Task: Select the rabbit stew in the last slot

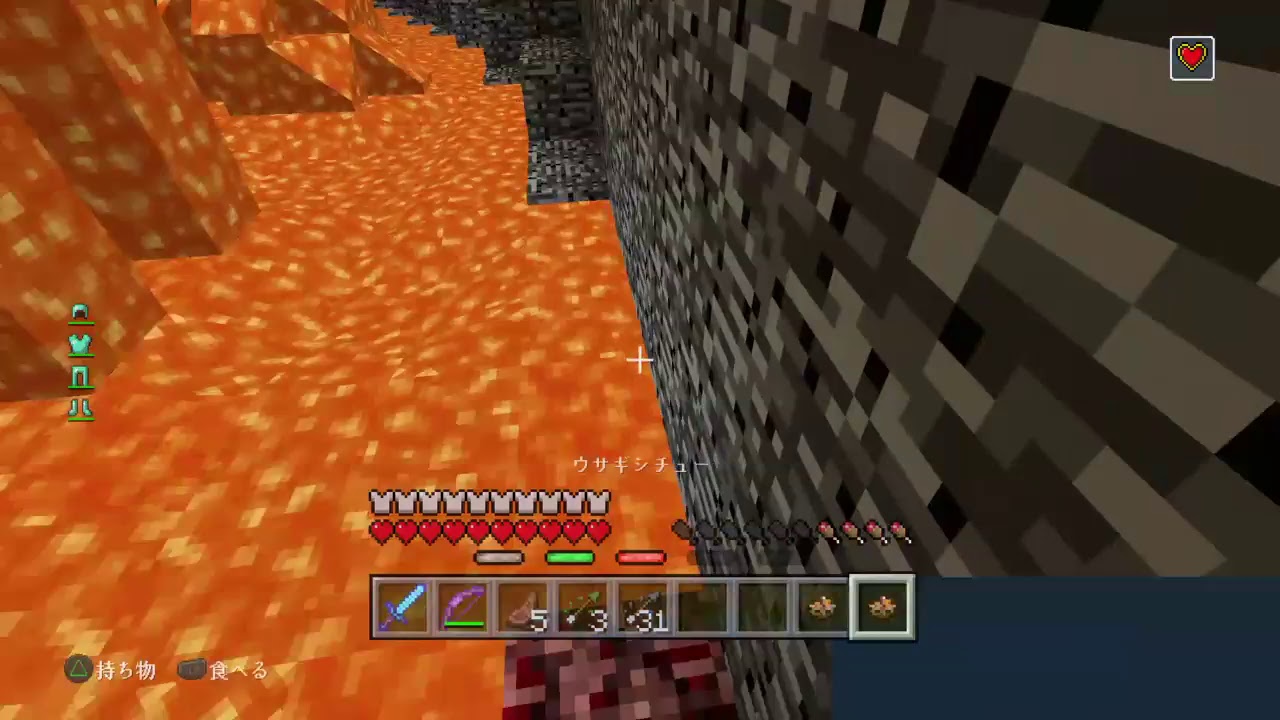Action: [x=881, y=605]
